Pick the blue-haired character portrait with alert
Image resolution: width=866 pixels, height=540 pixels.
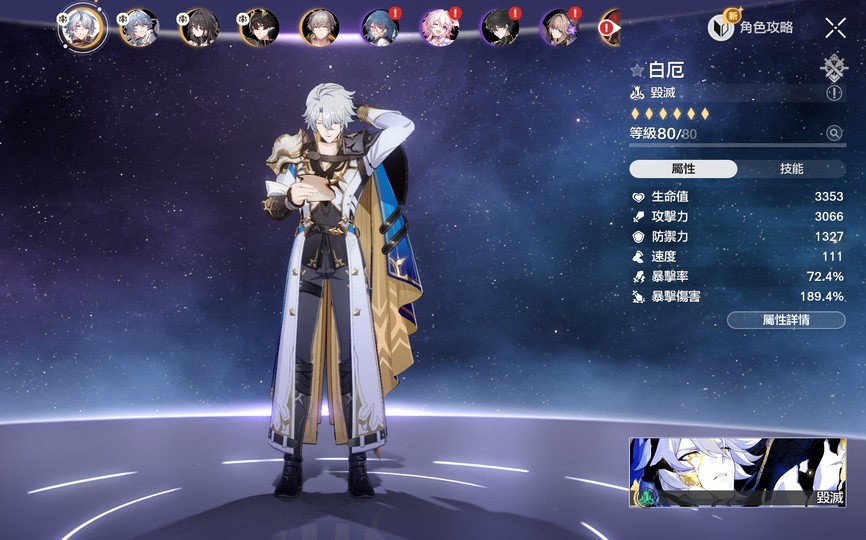[379, 28]
